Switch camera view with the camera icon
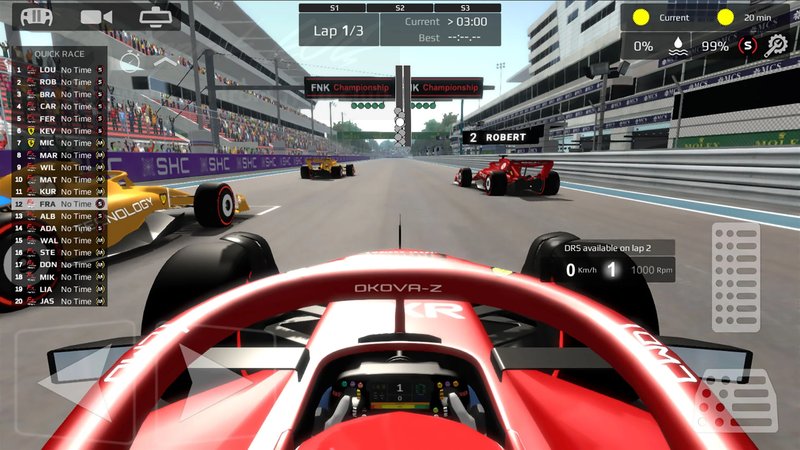 (x=96, y=17)
